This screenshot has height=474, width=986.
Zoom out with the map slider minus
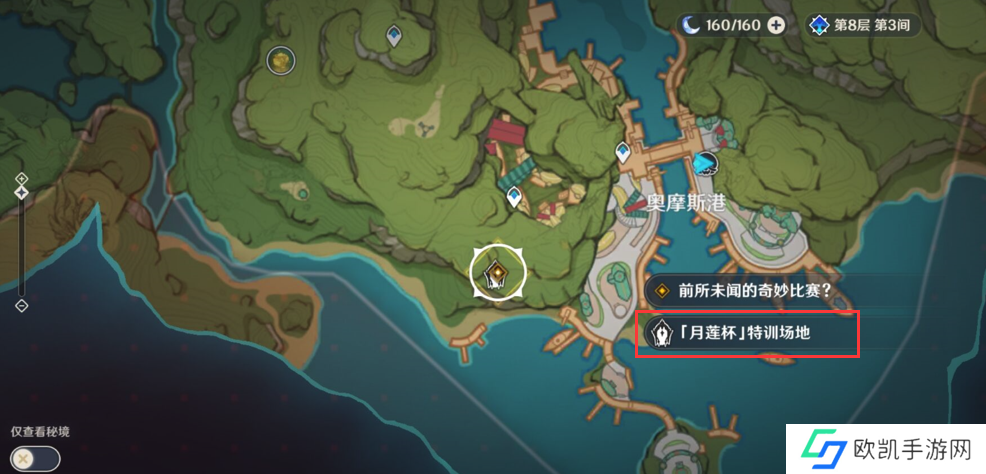(x=22, y=305)
